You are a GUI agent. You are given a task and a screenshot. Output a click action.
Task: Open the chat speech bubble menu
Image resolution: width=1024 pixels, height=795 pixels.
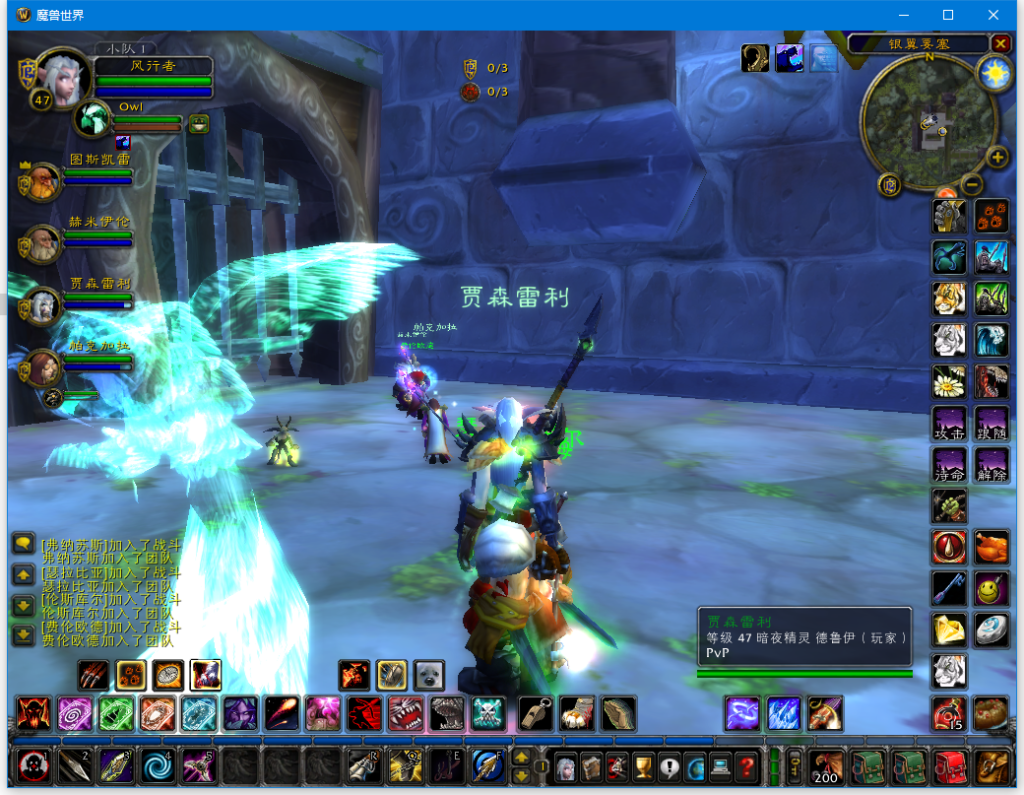(x=23, y=543)
